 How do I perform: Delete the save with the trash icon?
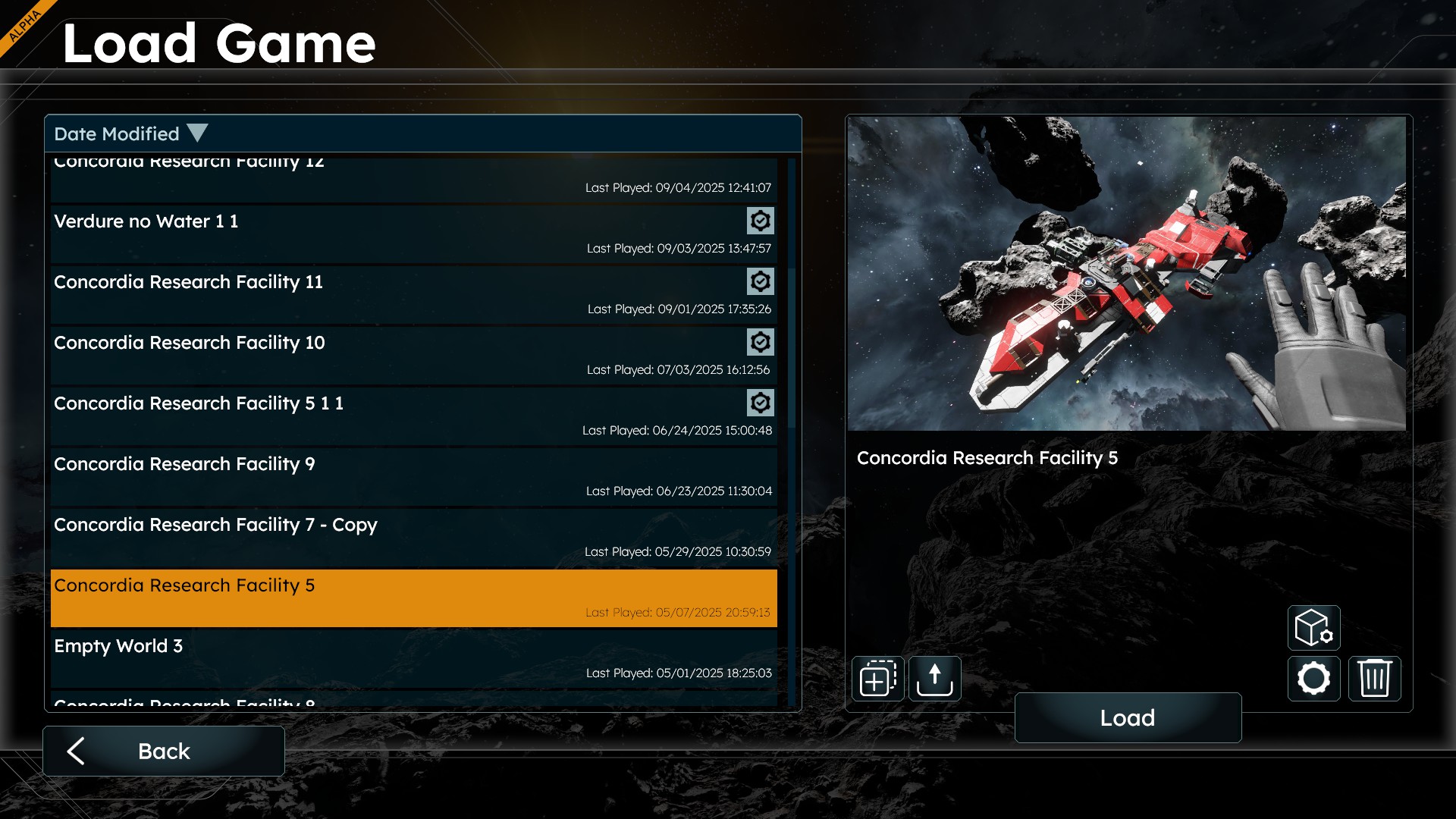1374,678
